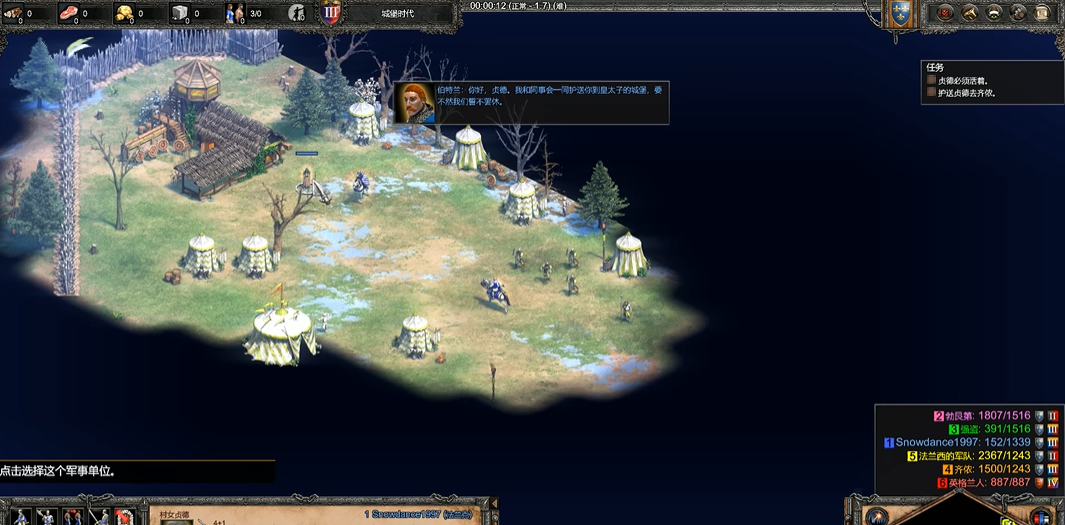Select the gold resource icon
Image resolution: width=1065 pixels, height=525 pixels.
(124, 13)
